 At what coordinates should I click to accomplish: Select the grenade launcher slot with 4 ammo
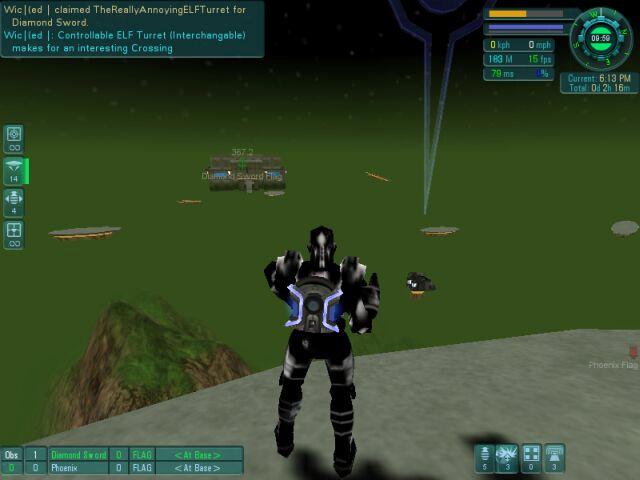(x=14, y=201)
